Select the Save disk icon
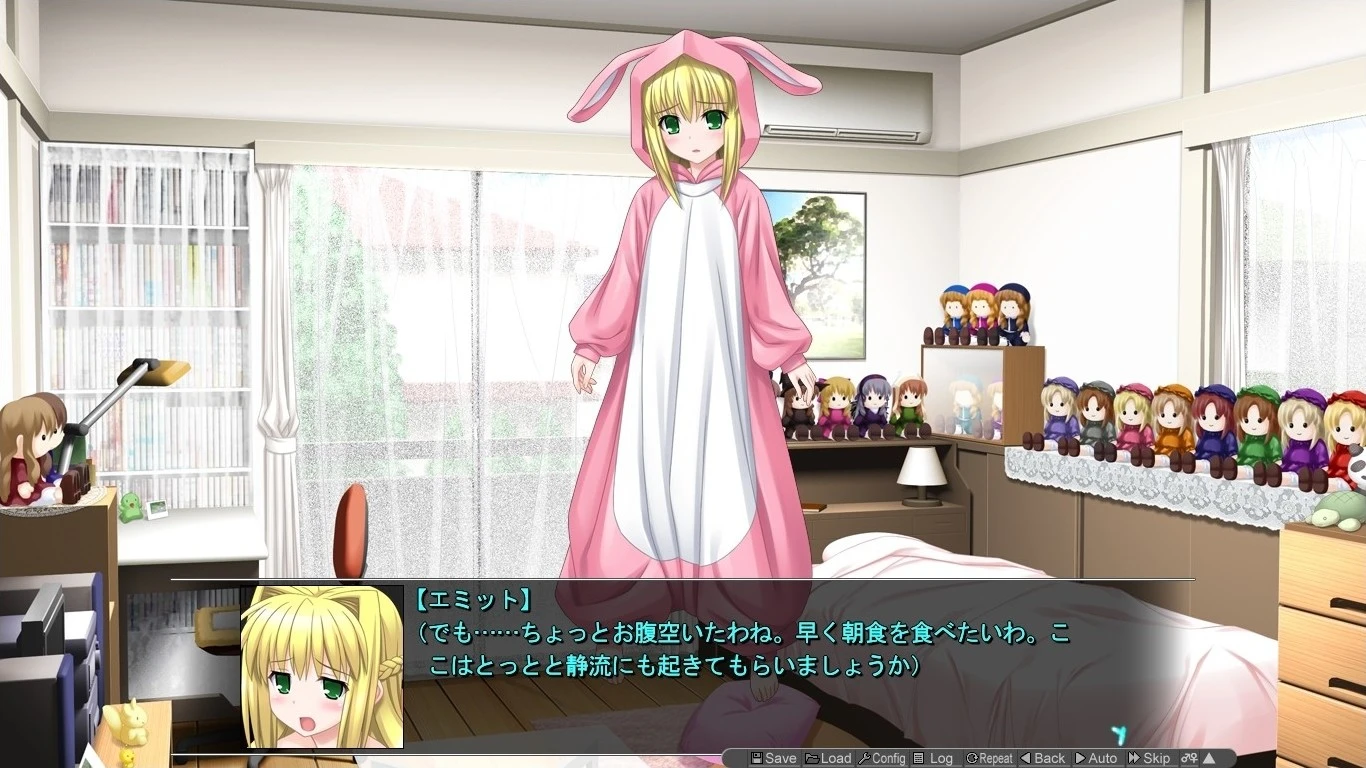 tap(756, 758)
